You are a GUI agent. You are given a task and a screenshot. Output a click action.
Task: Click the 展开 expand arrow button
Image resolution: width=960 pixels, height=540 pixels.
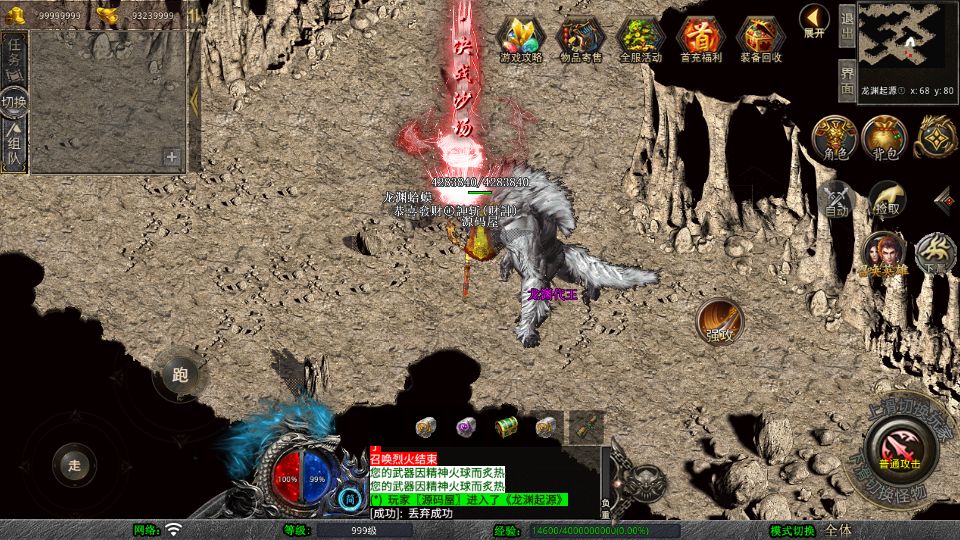click(814, 21)
